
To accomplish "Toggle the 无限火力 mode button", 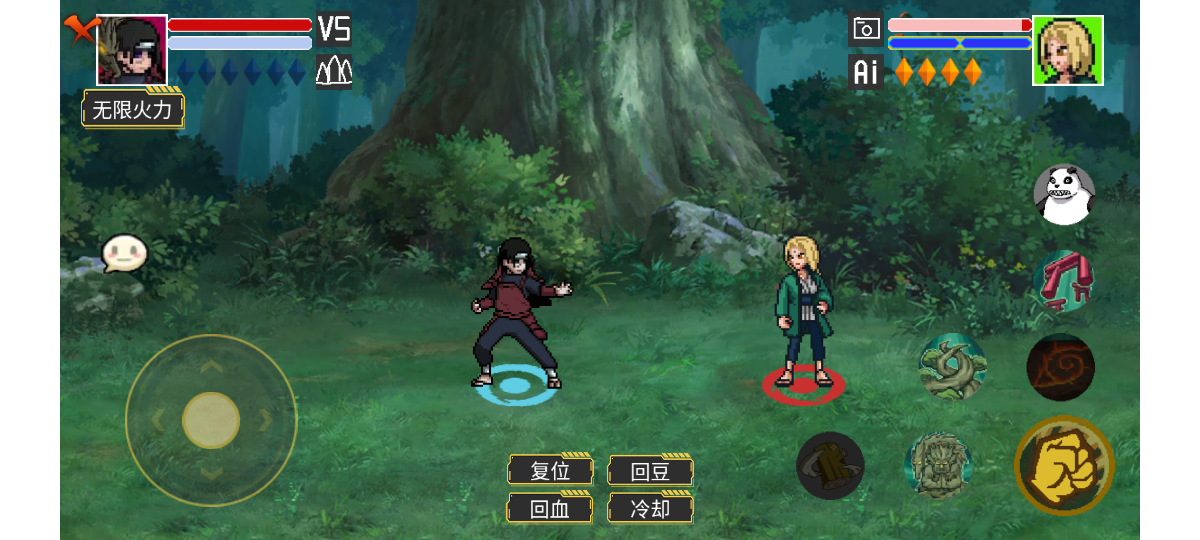I will click(x=133, y=109).
